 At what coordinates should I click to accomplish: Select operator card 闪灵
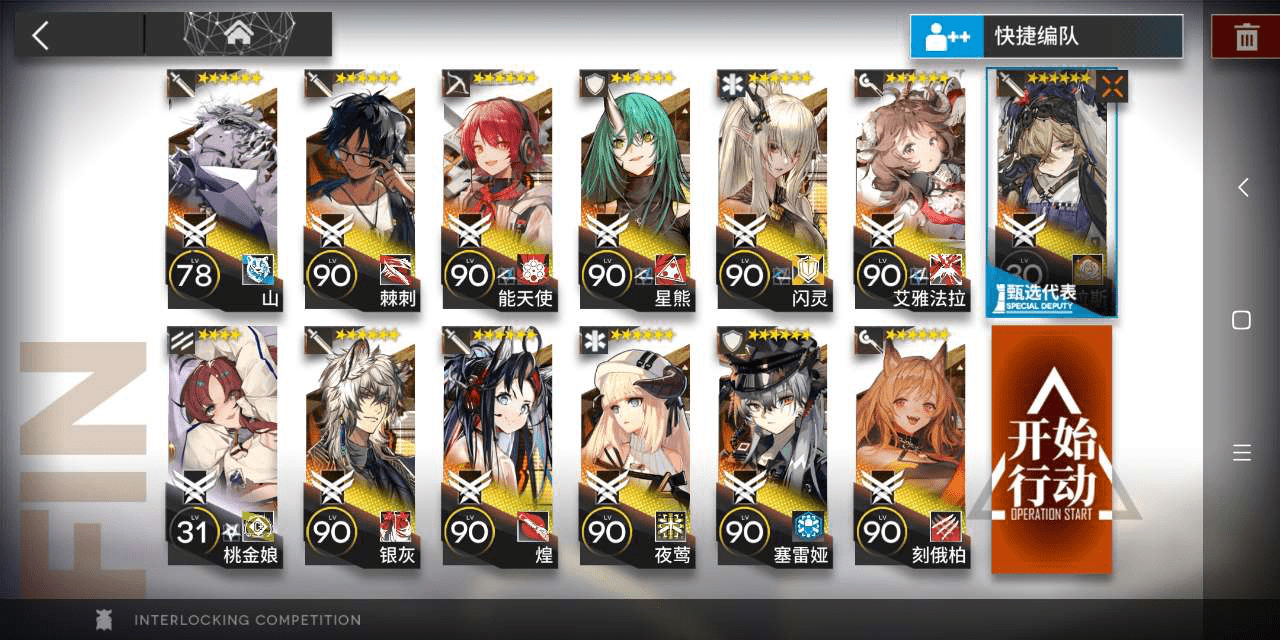[772, 190]
